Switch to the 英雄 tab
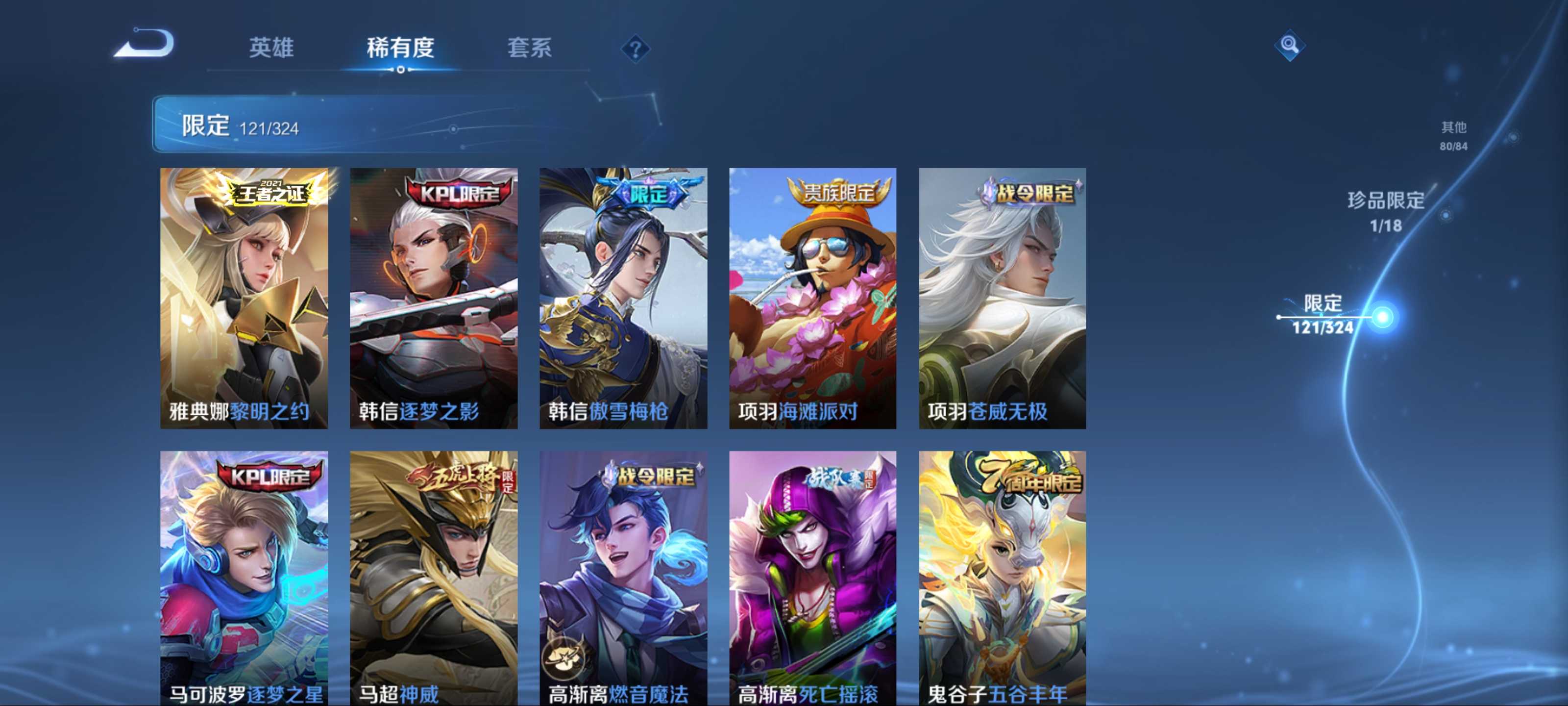The image size is (1568, 706). pyautogui.click(x=271, y=48)
